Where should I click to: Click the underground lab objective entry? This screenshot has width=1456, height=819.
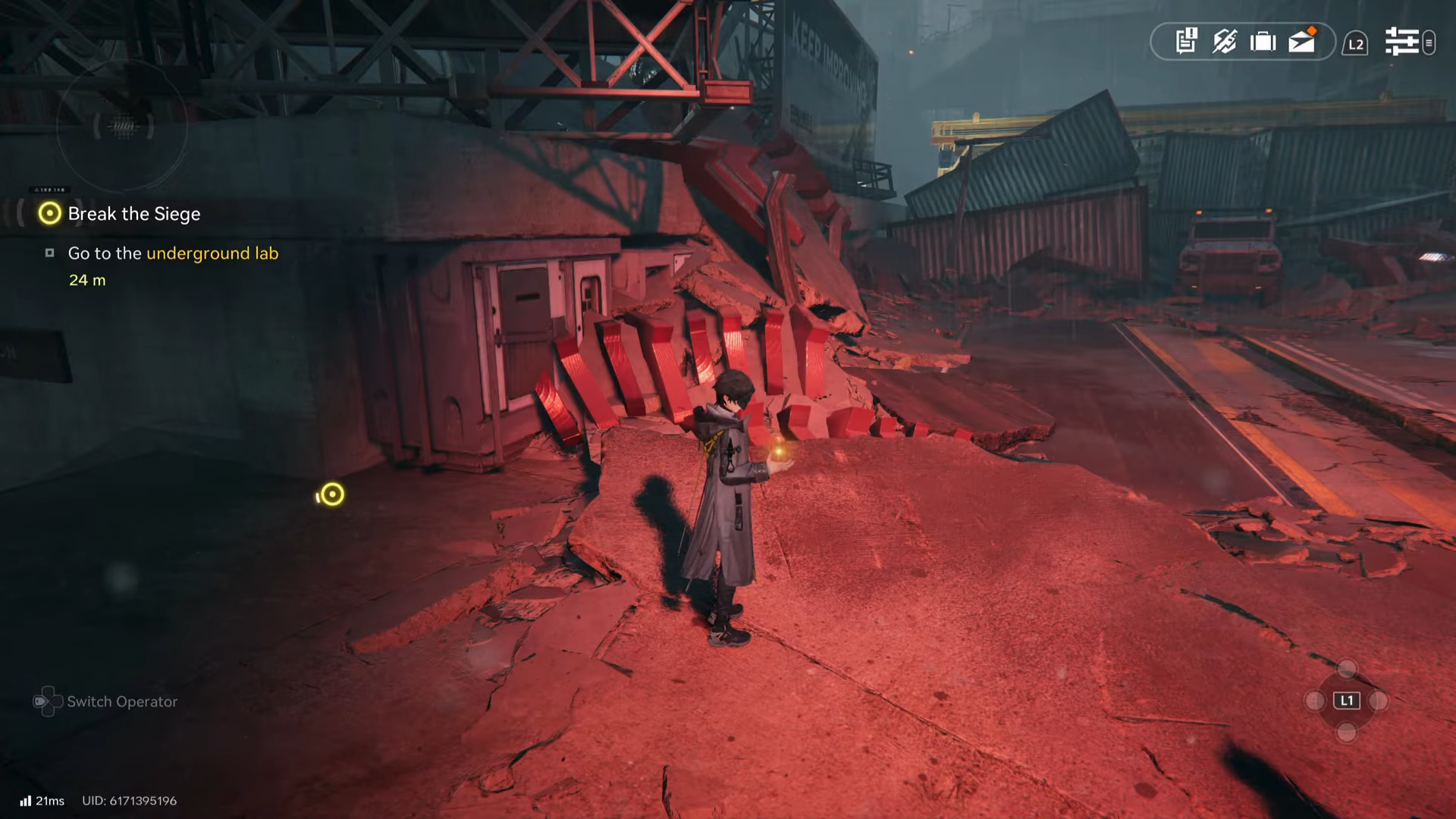[173, 253]
